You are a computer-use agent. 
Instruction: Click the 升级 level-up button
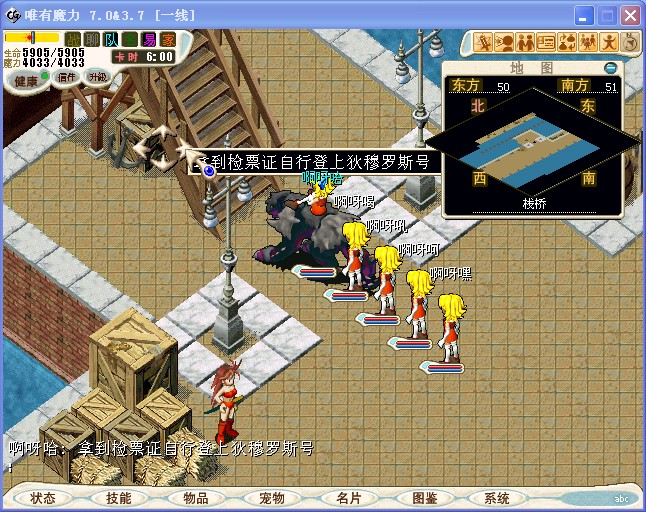97,77
